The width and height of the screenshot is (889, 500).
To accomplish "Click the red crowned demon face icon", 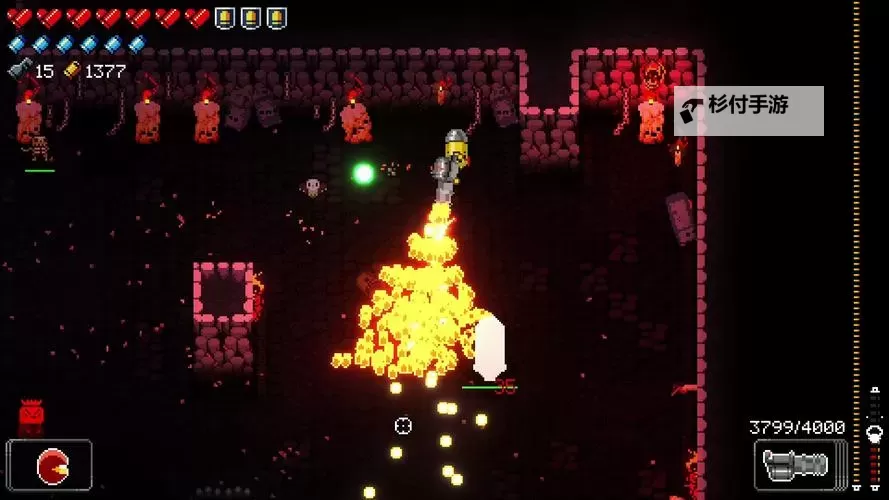I will [x=31, y=415].
